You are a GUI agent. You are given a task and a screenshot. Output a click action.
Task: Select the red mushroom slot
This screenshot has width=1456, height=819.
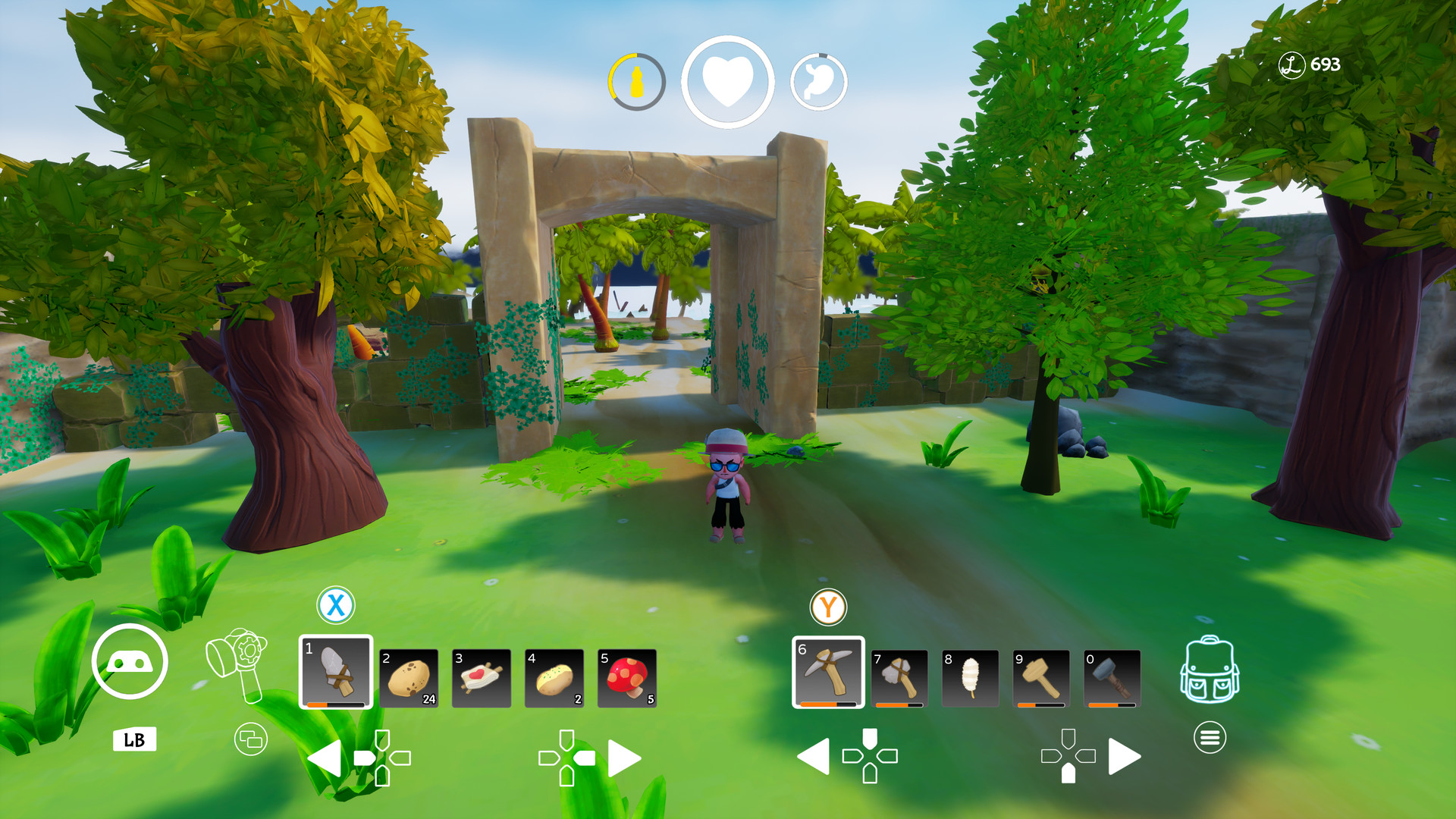click(627, 678)
